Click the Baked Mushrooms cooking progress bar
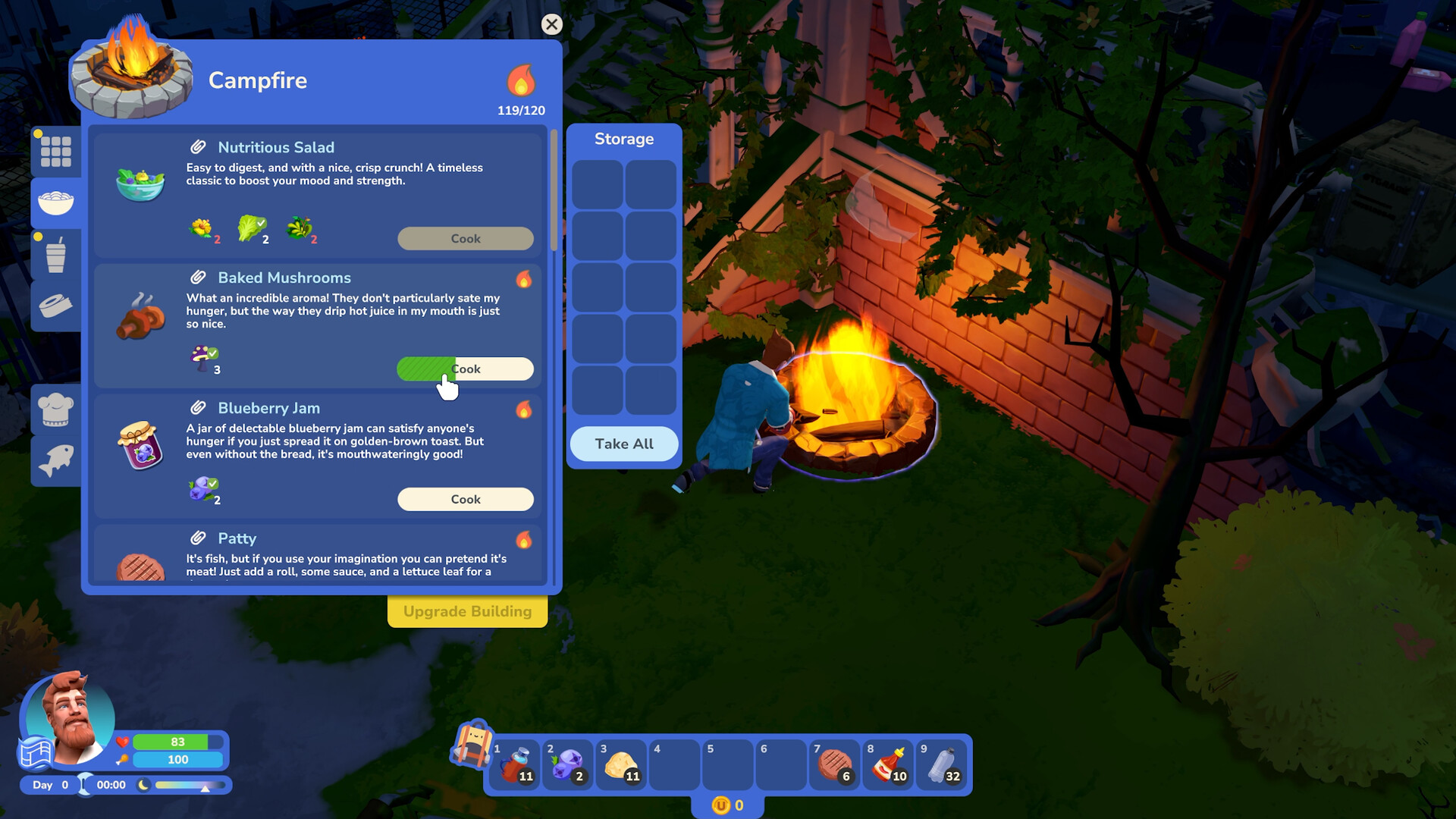This screenshot has width=1456, height=819. [x=465, y=369]
